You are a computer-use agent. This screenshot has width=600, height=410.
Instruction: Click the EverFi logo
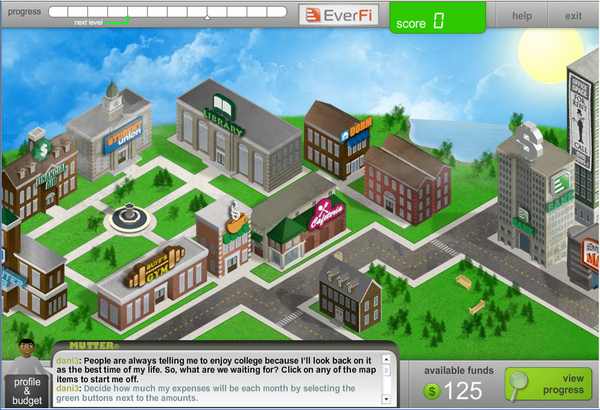(x=342, y=16)
